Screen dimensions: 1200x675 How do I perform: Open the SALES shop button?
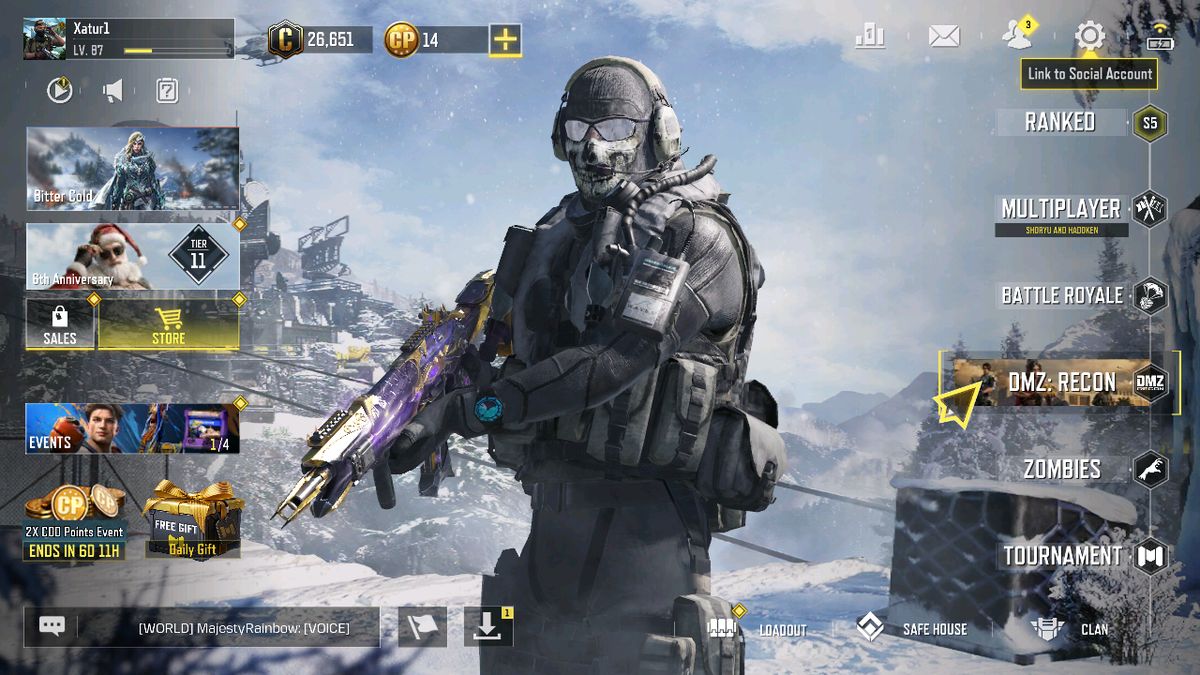tap(60, 324)
